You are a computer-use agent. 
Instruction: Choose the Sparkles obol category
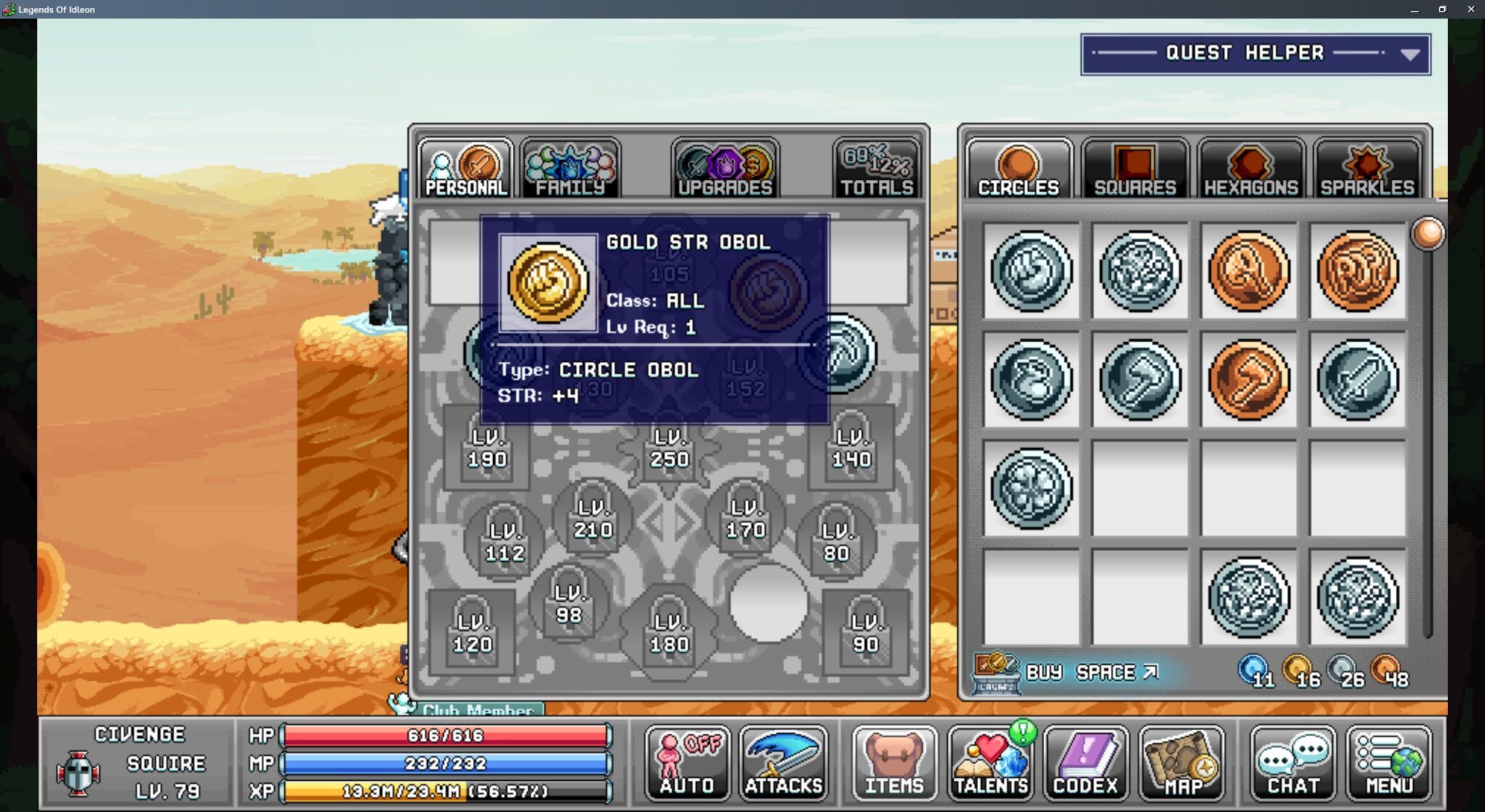[x=1367, y=170]
